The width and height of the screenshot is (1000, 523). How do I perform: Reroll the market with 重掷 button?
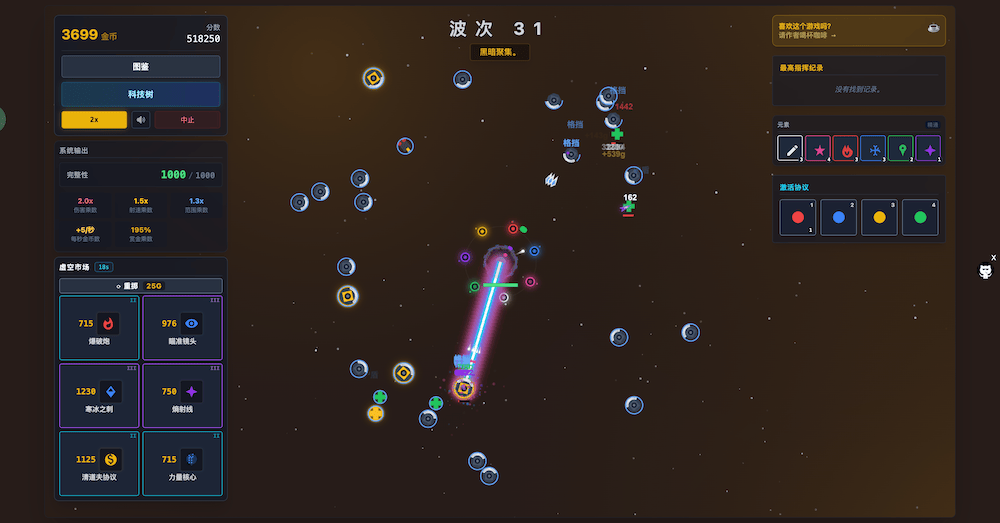140,286
